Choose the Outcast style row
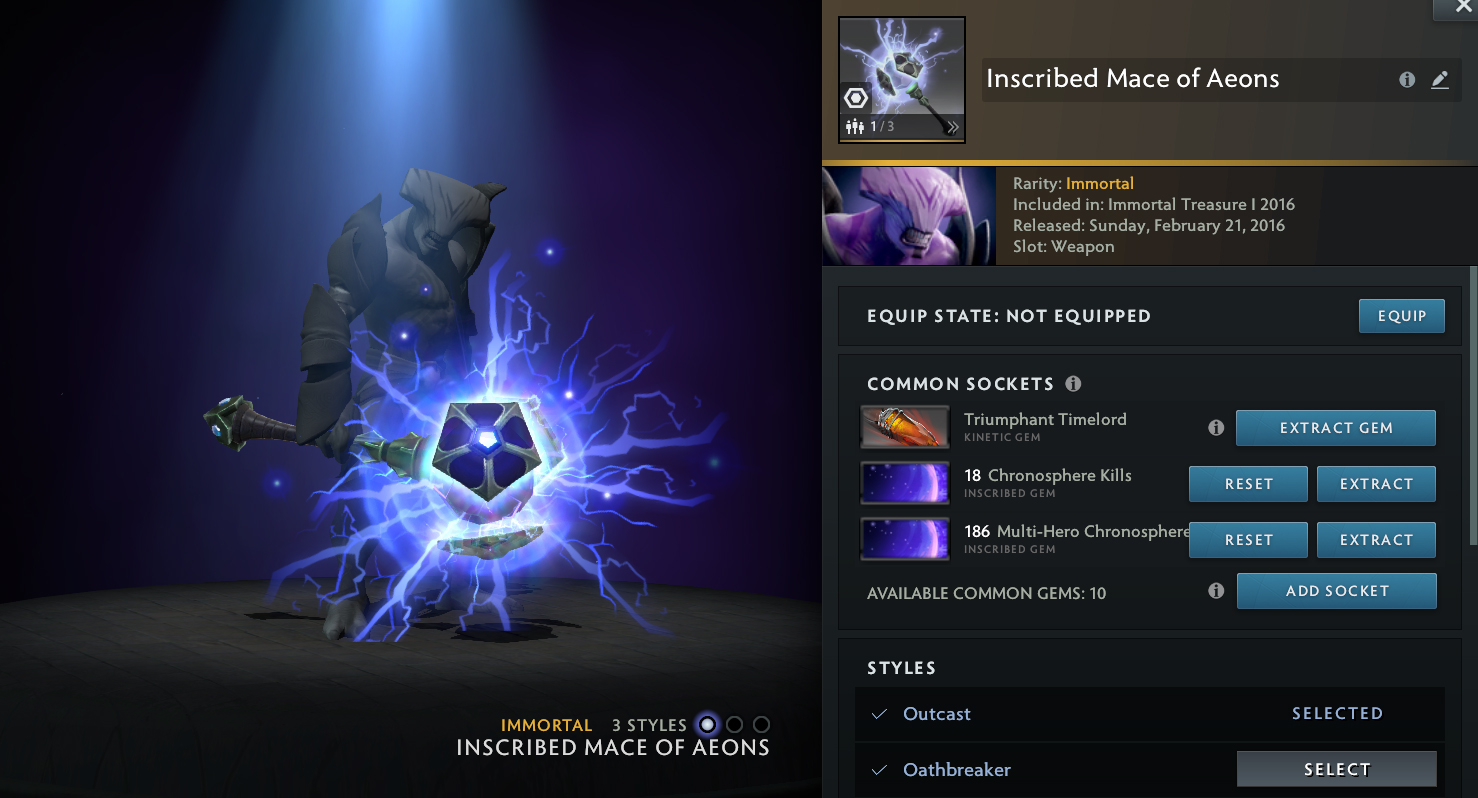Screen dimensions: 1478x798 (937, 714)
